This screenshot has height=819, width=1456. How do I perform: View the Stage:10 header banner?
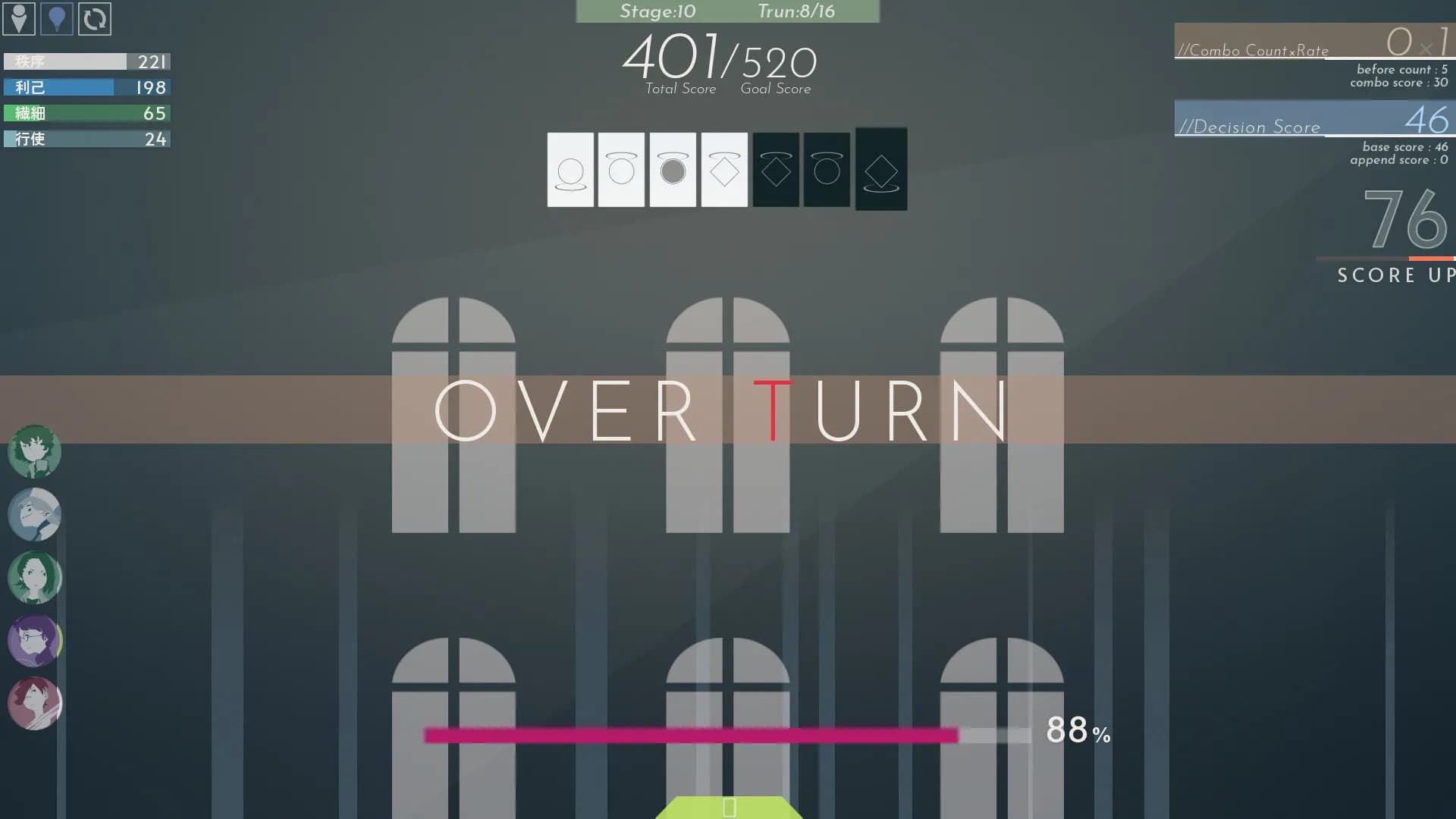(x=656, y=11)
